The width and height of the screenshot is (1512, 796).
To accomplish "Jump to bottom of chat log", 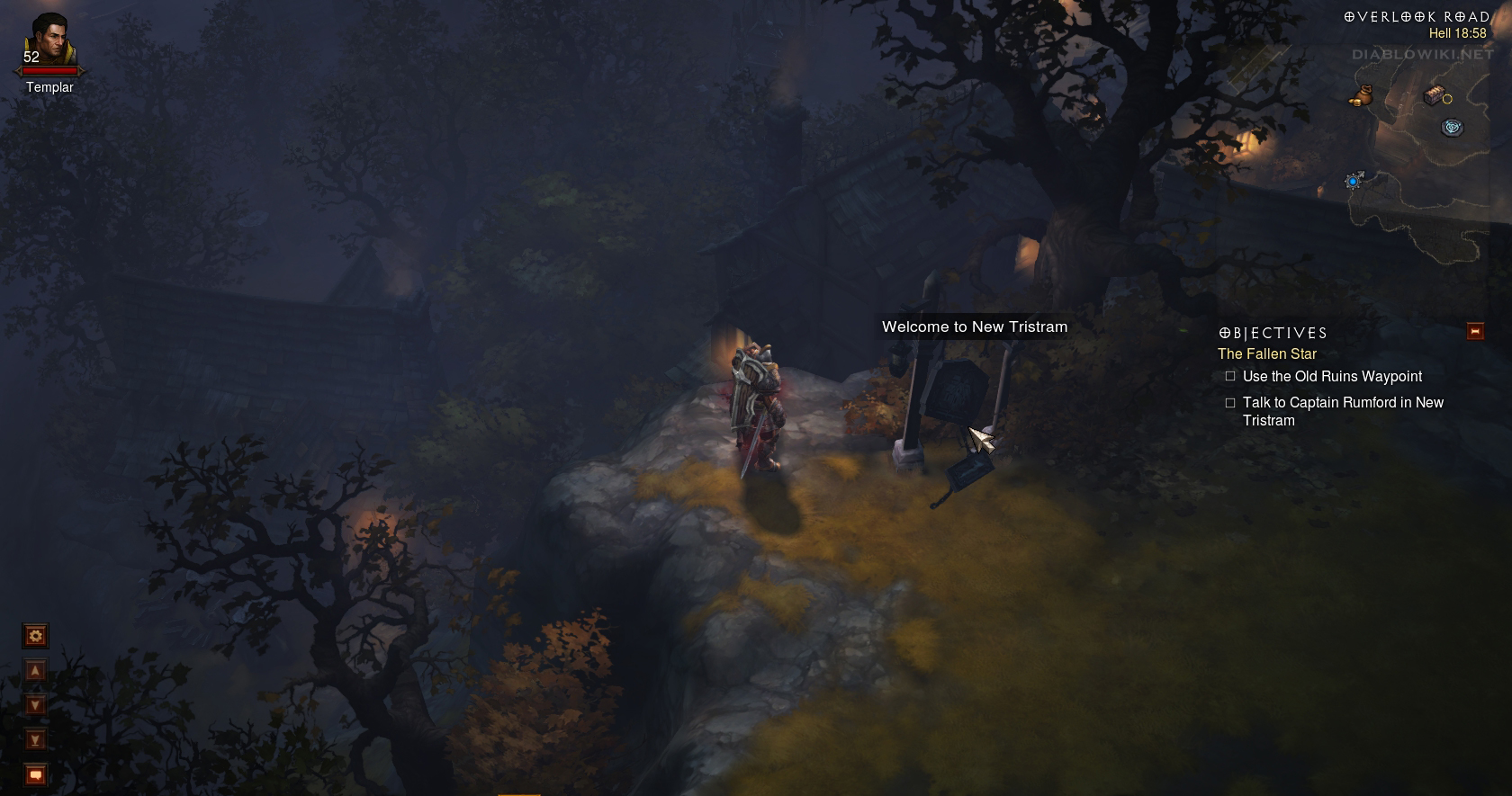I will coord(35,740).
